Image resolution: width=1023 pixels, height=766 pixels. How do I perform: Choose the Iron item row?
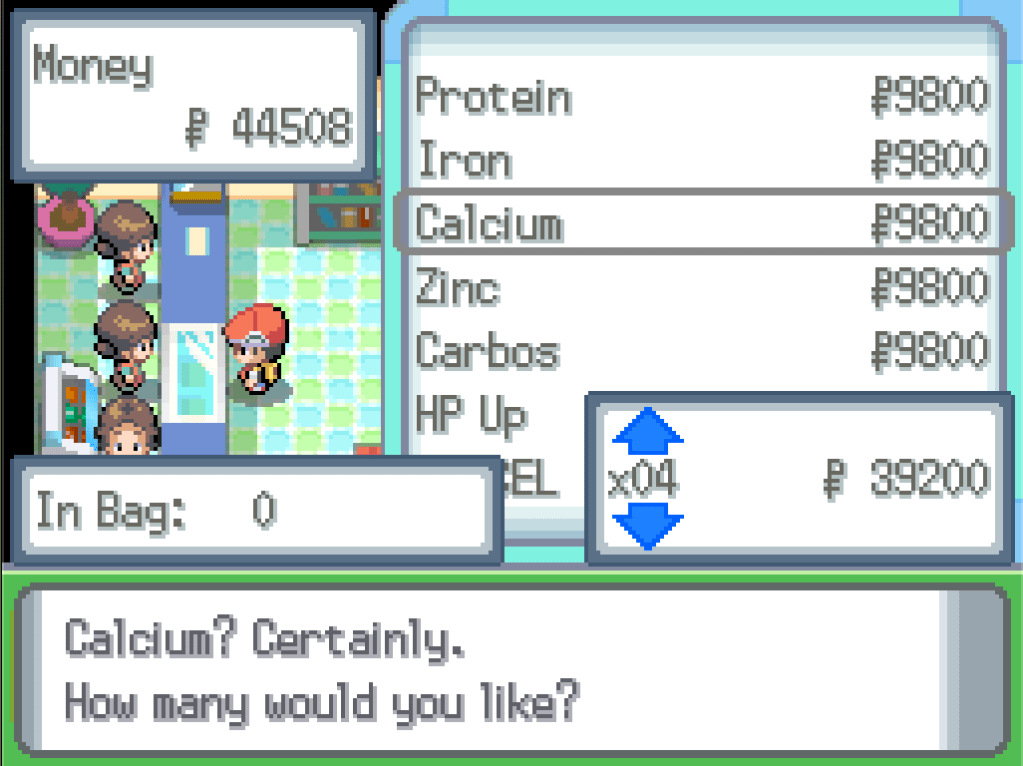coord(700,160)
